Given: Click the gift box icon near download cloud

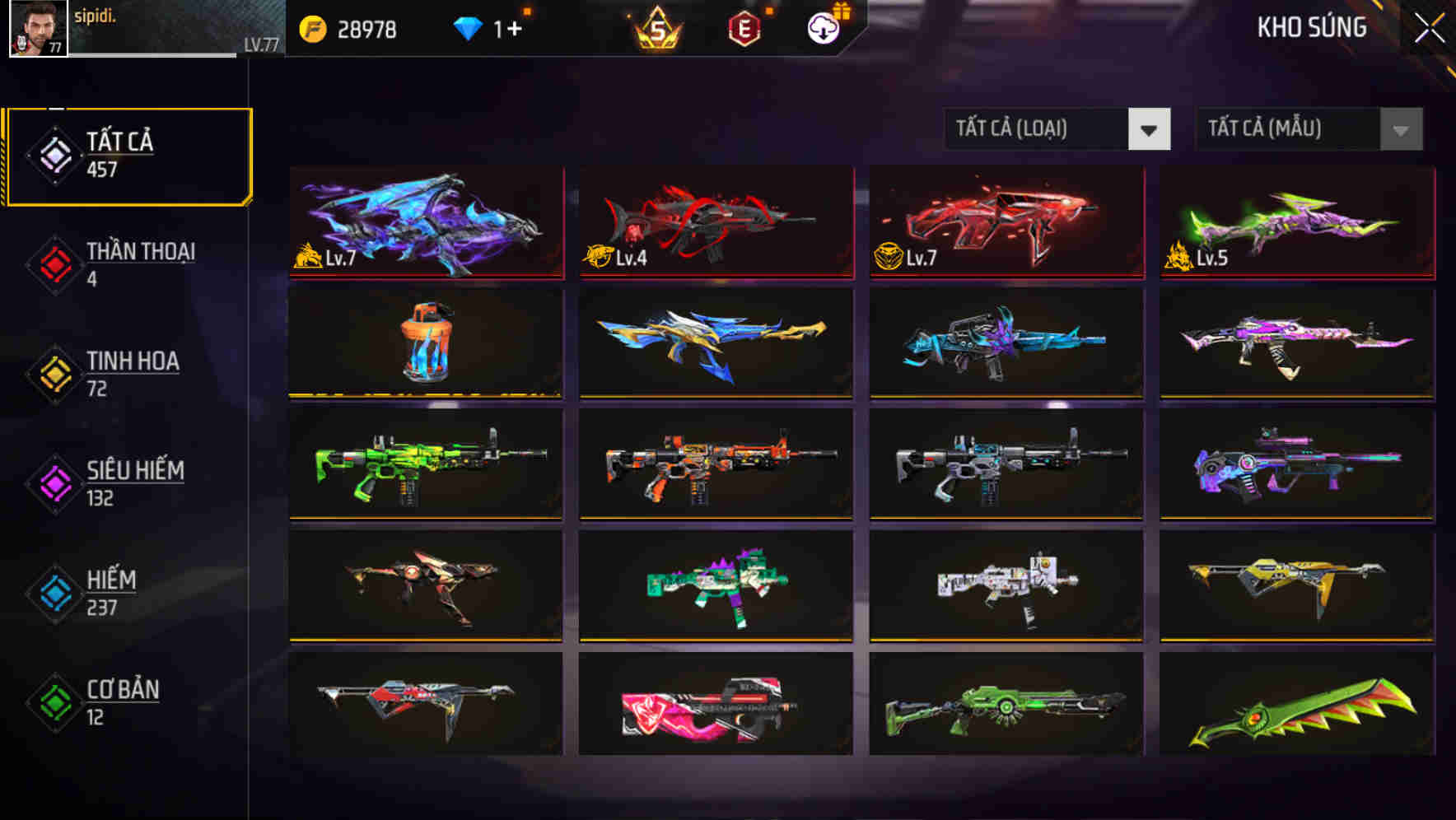Looking at the screenshot, I should pos(842,9).
